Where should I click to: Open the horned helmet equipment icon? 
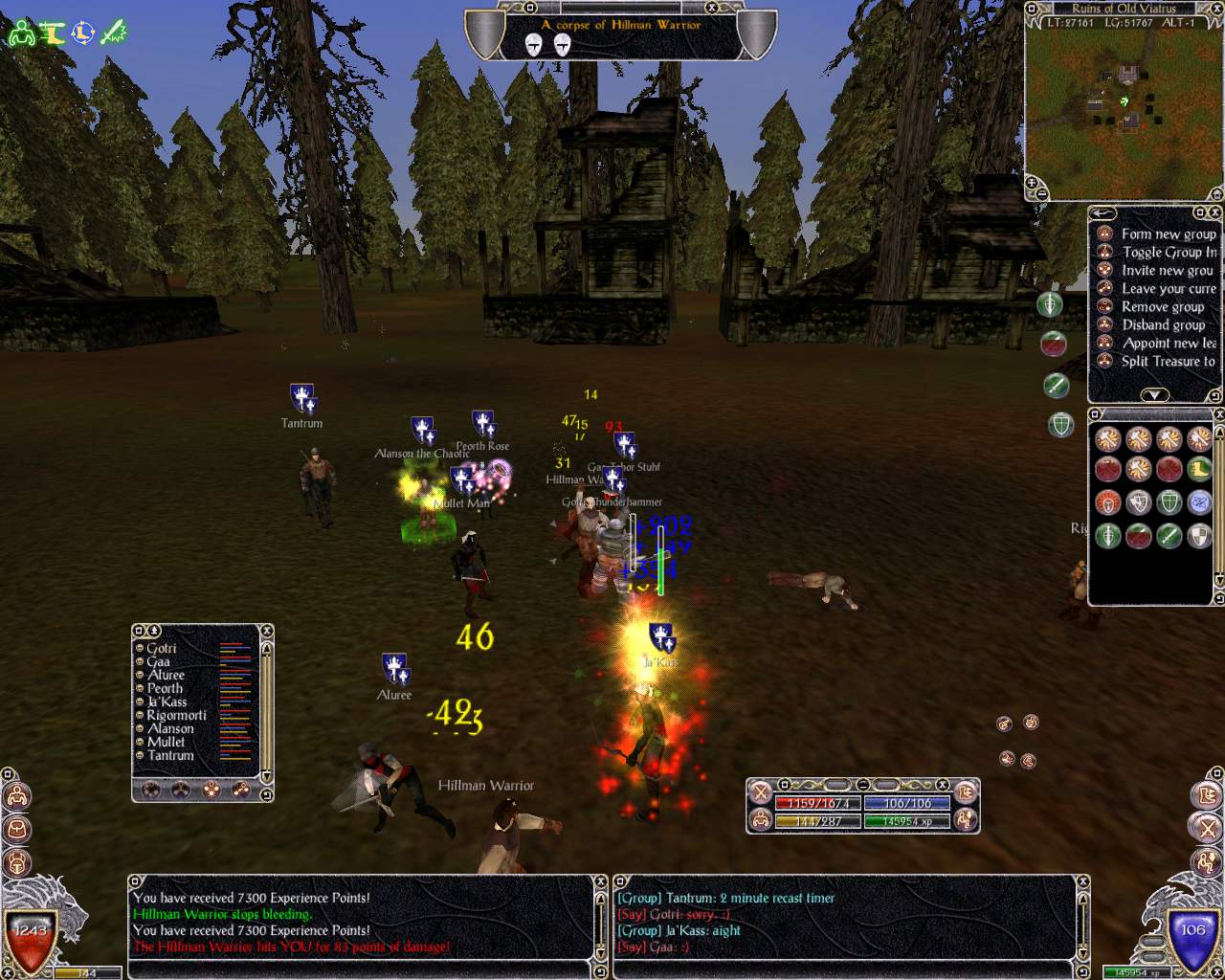point(16,862)
